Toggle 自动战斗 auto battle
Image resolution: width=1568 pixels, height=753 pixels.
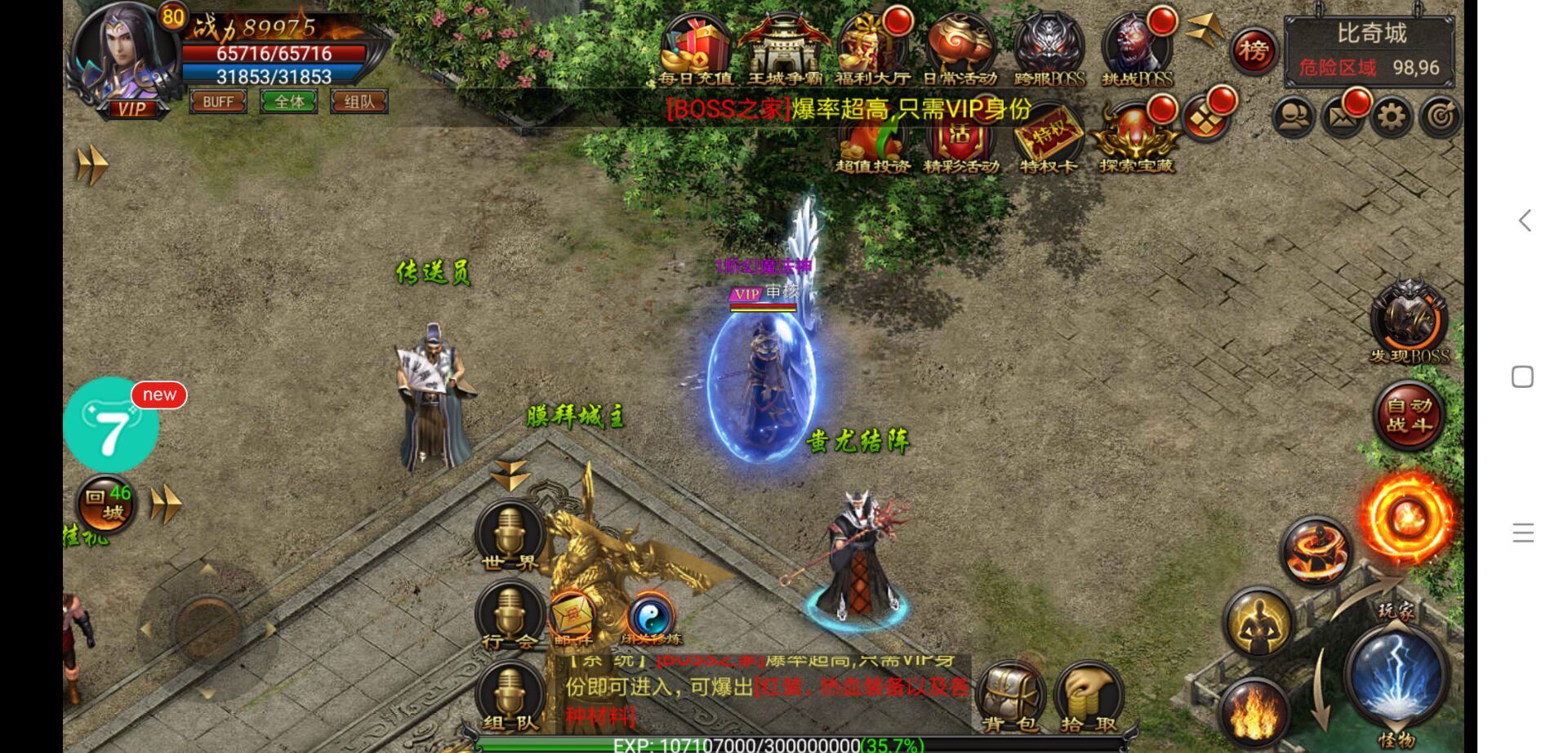[1409, 415]
